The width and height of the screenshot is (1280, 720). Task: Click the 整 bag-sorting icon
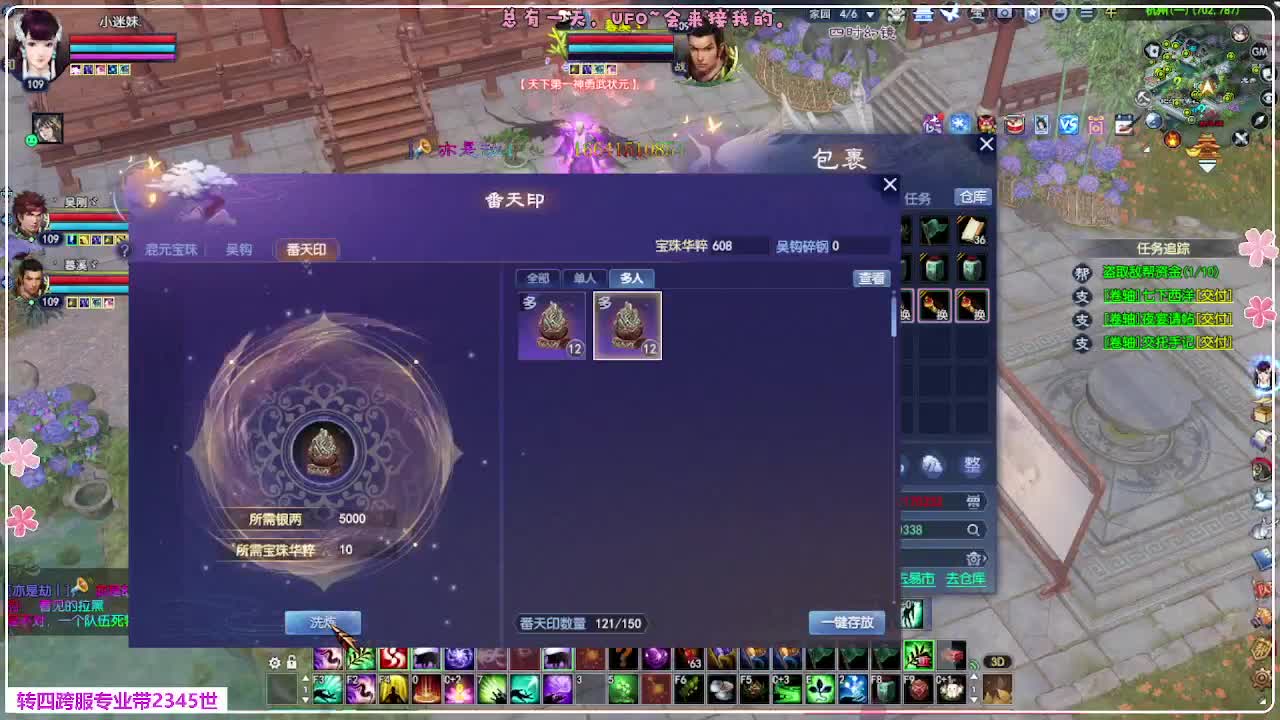point(972,463)
